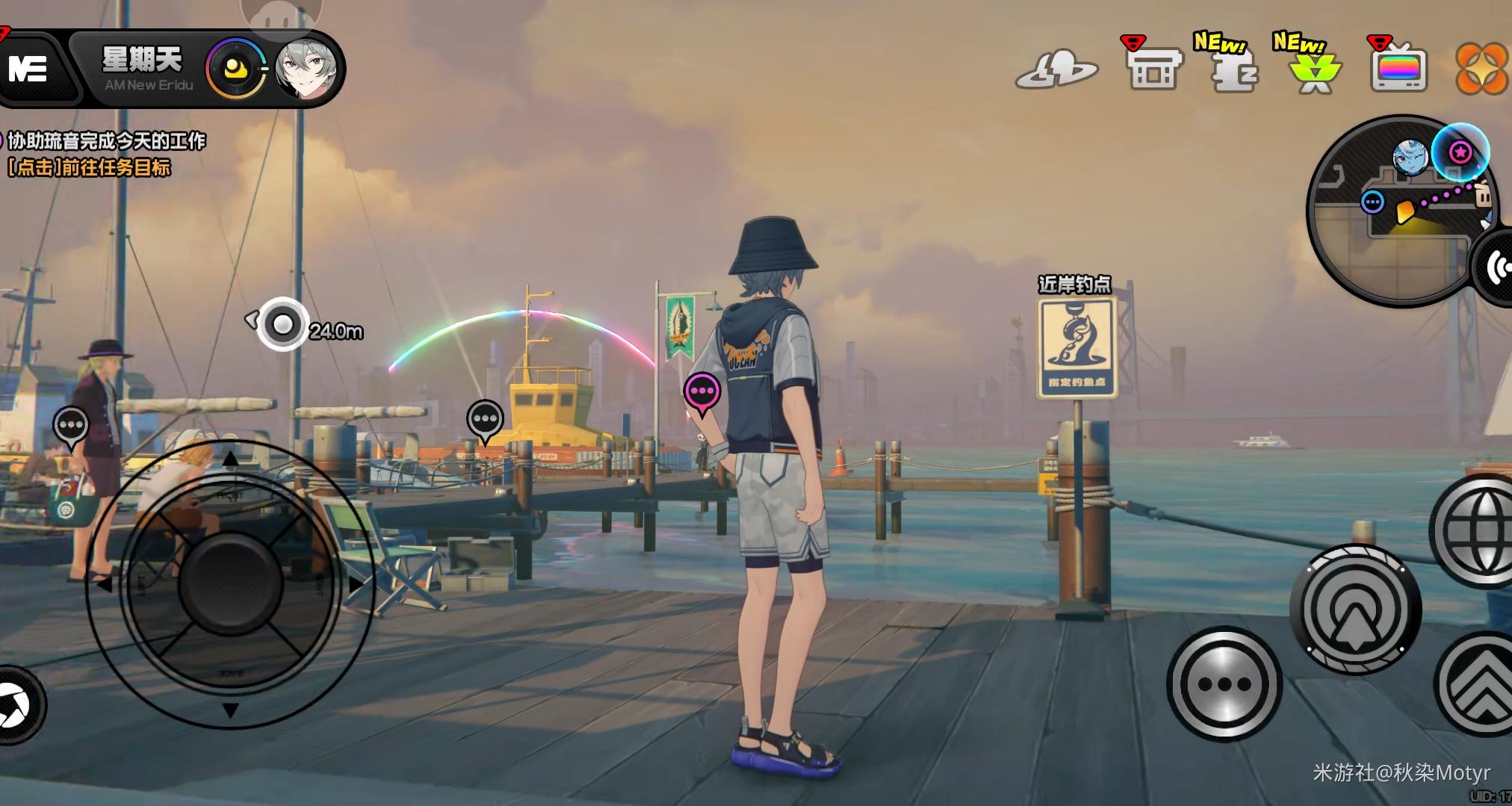
Task: Tap the three-dot interact button
Action: (1224, 683)
